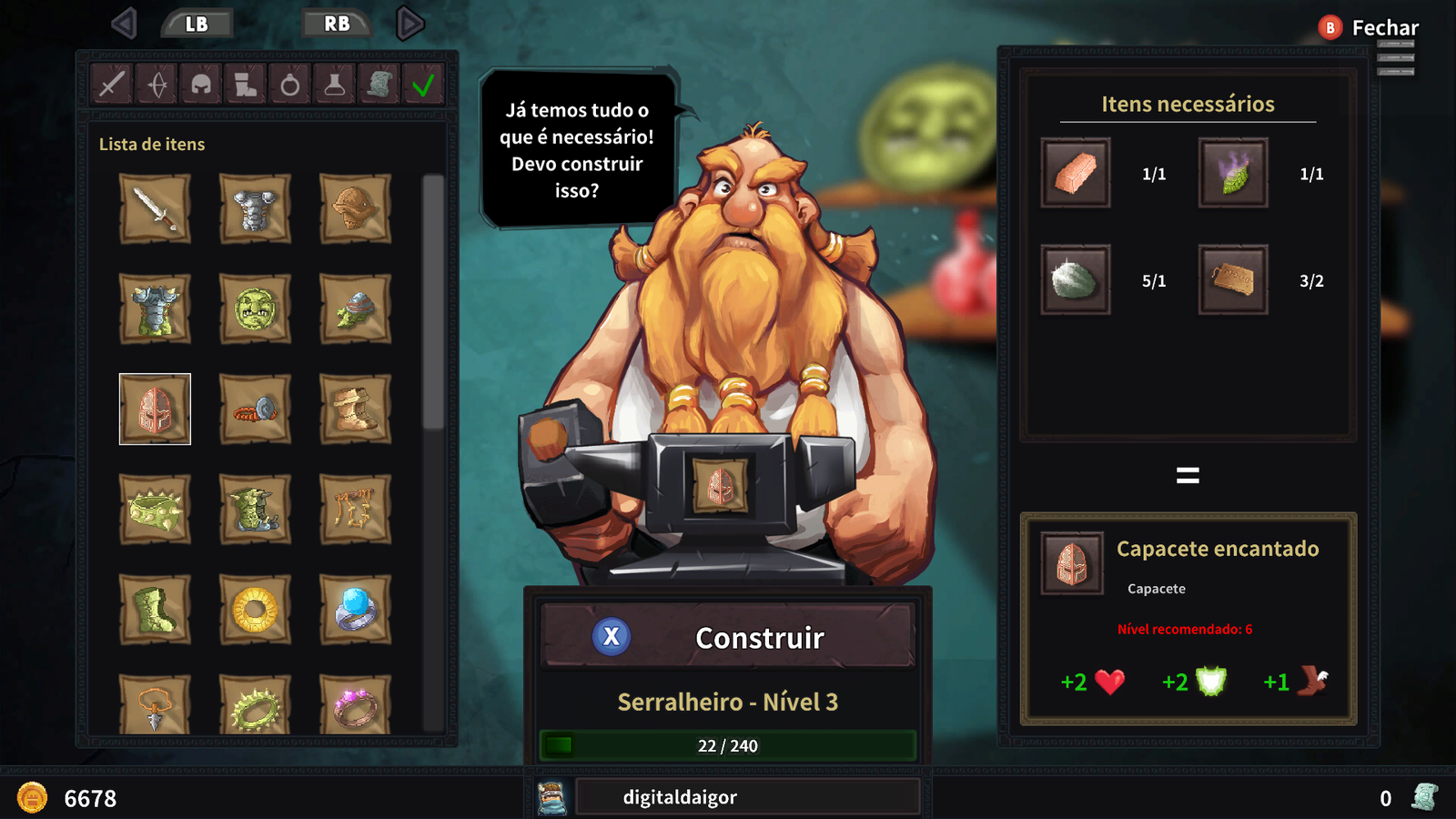Select the silver chestplate armor recipe

[x=255, y=209]
